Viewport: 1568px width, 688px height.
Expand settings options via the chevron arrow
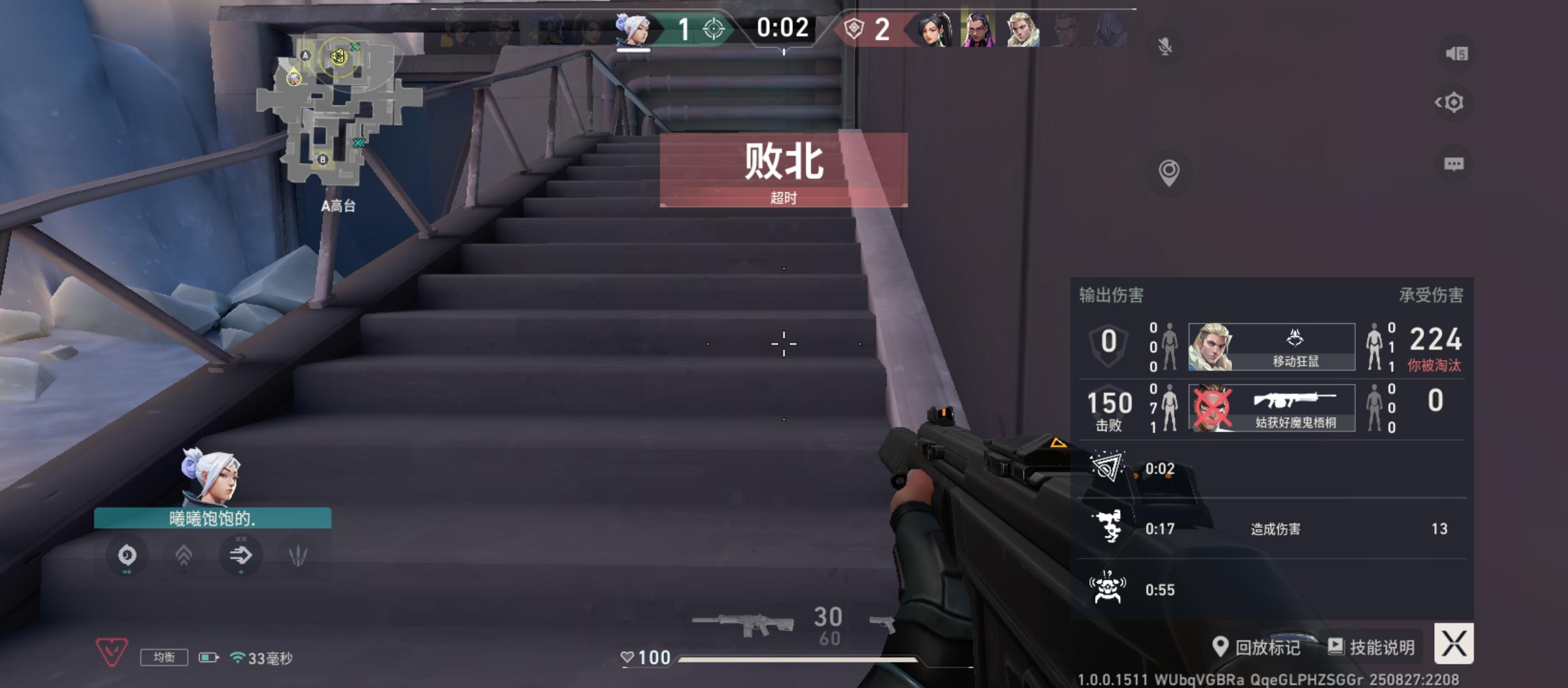[1438, 102]
